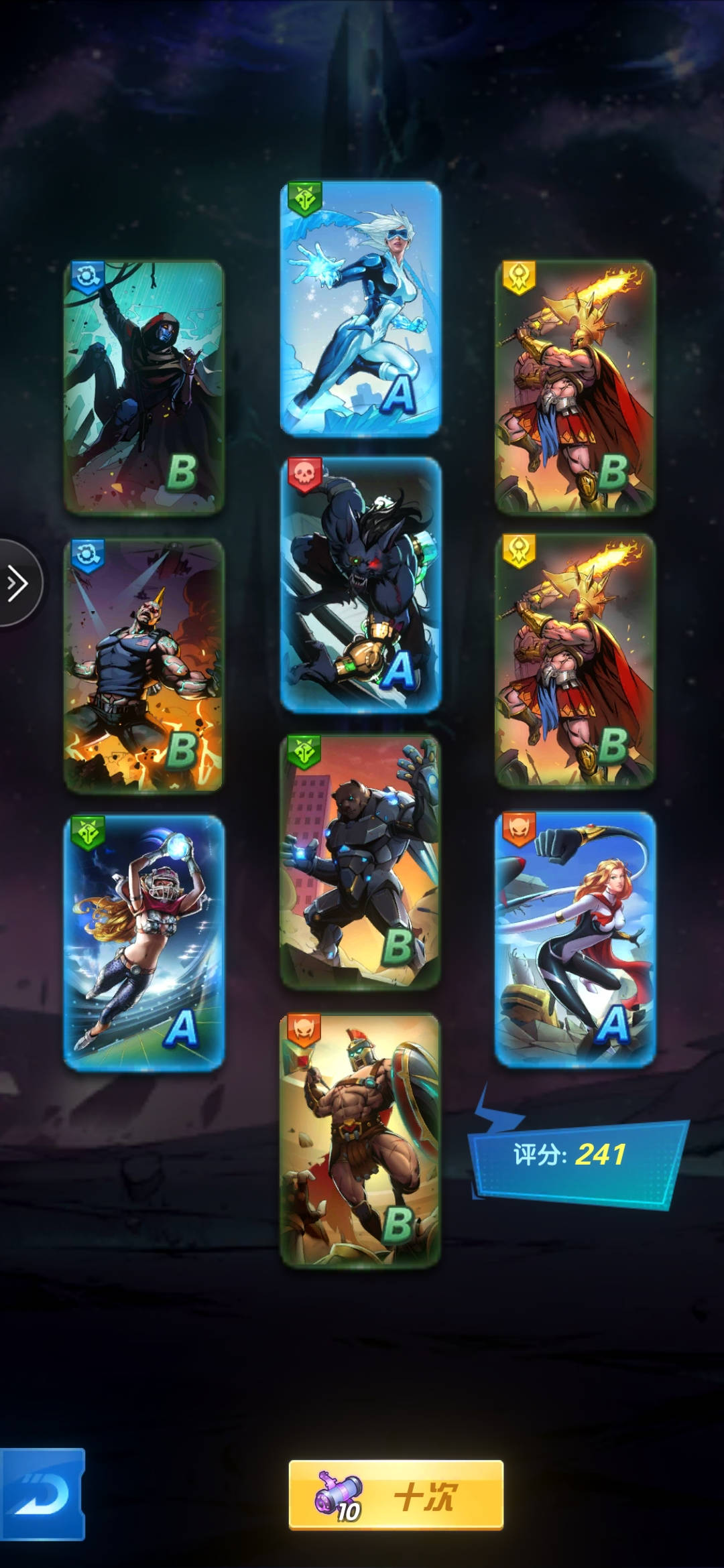Image resolution: width=724 pixels, height=1568 pixels.
Task: Expand the side panel double-arrow tab
Action: click(18, 583)
